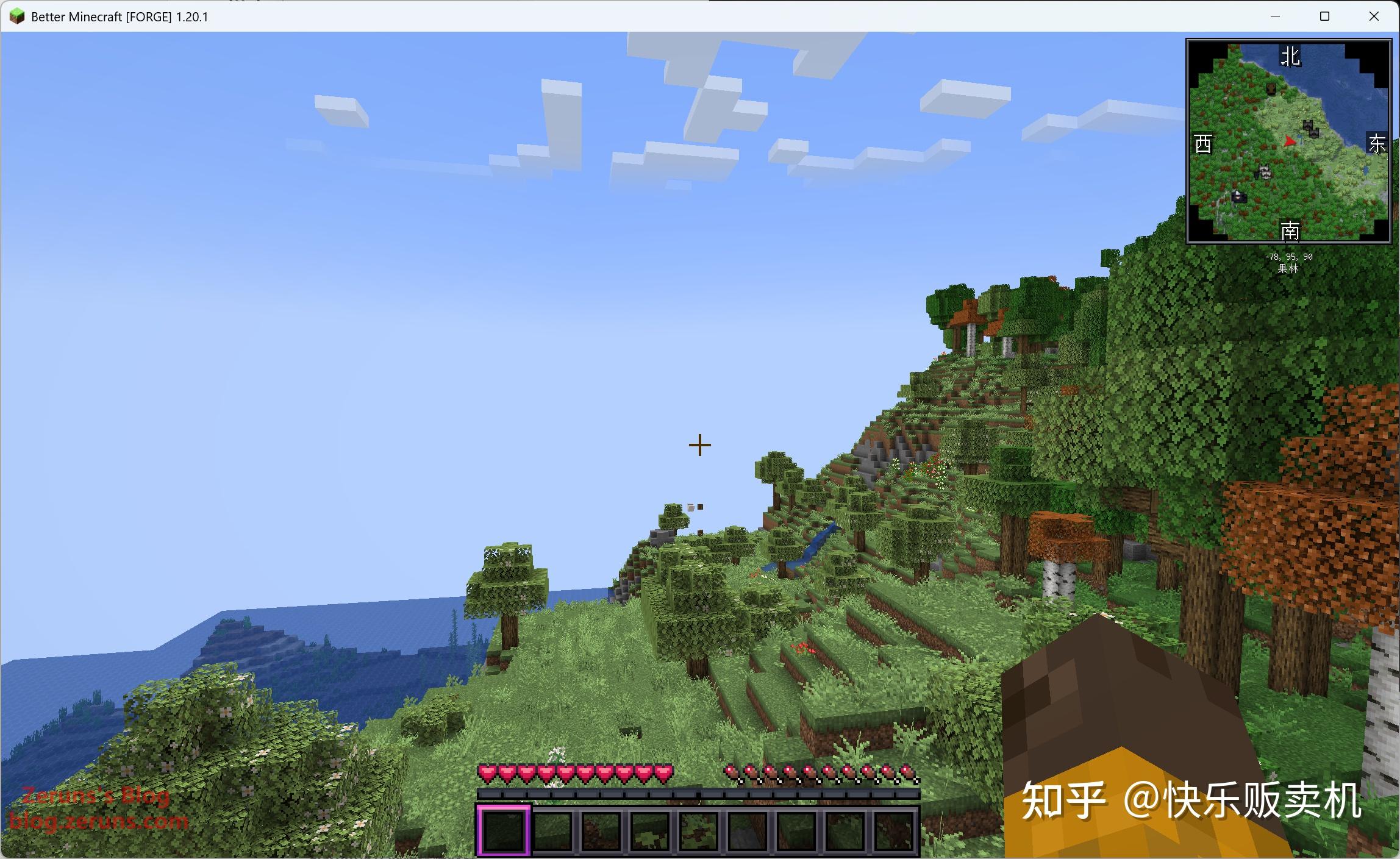This screenshot has width=1400, height=859.
Task: Click the northern village marker on the minimap
Action: coord(1308,124)
